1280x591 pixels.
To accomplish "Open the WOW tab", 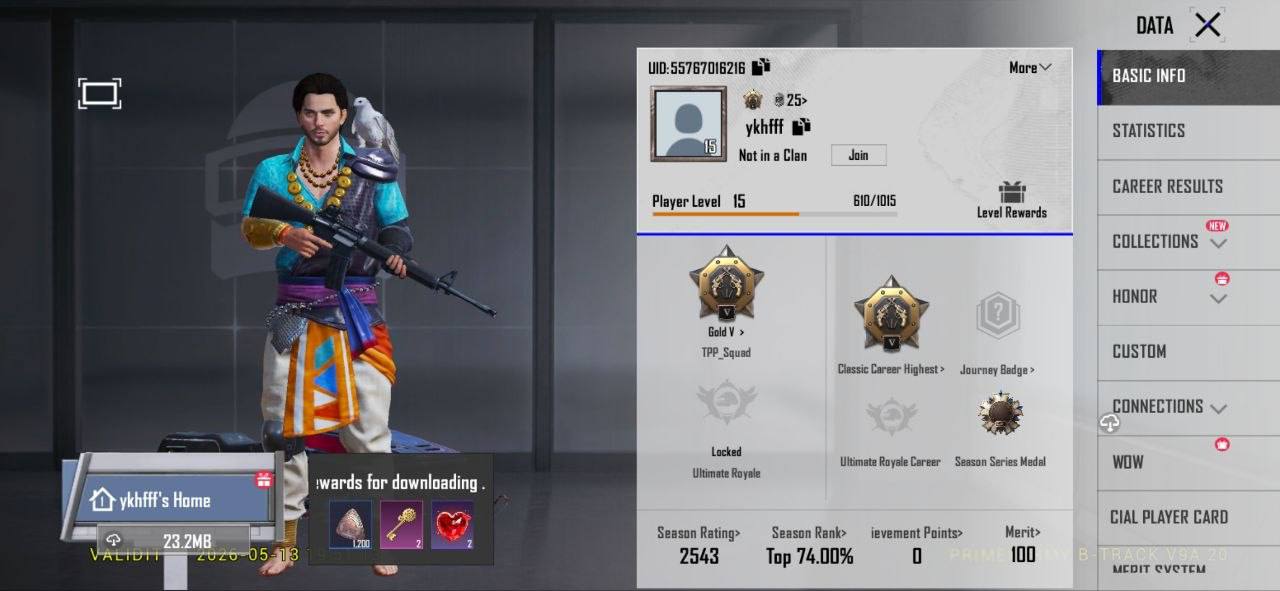I will (x=1128, y=462).
